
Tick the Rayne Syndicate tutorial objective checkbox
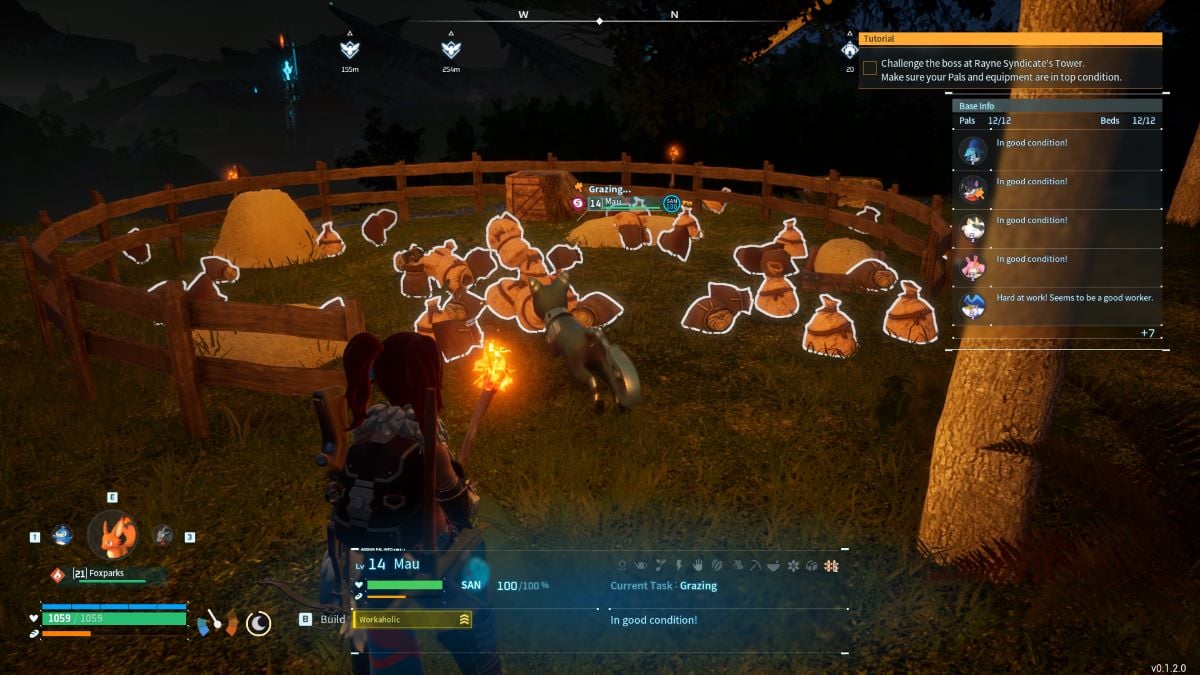pyautogui.click(x=870, y=69)
